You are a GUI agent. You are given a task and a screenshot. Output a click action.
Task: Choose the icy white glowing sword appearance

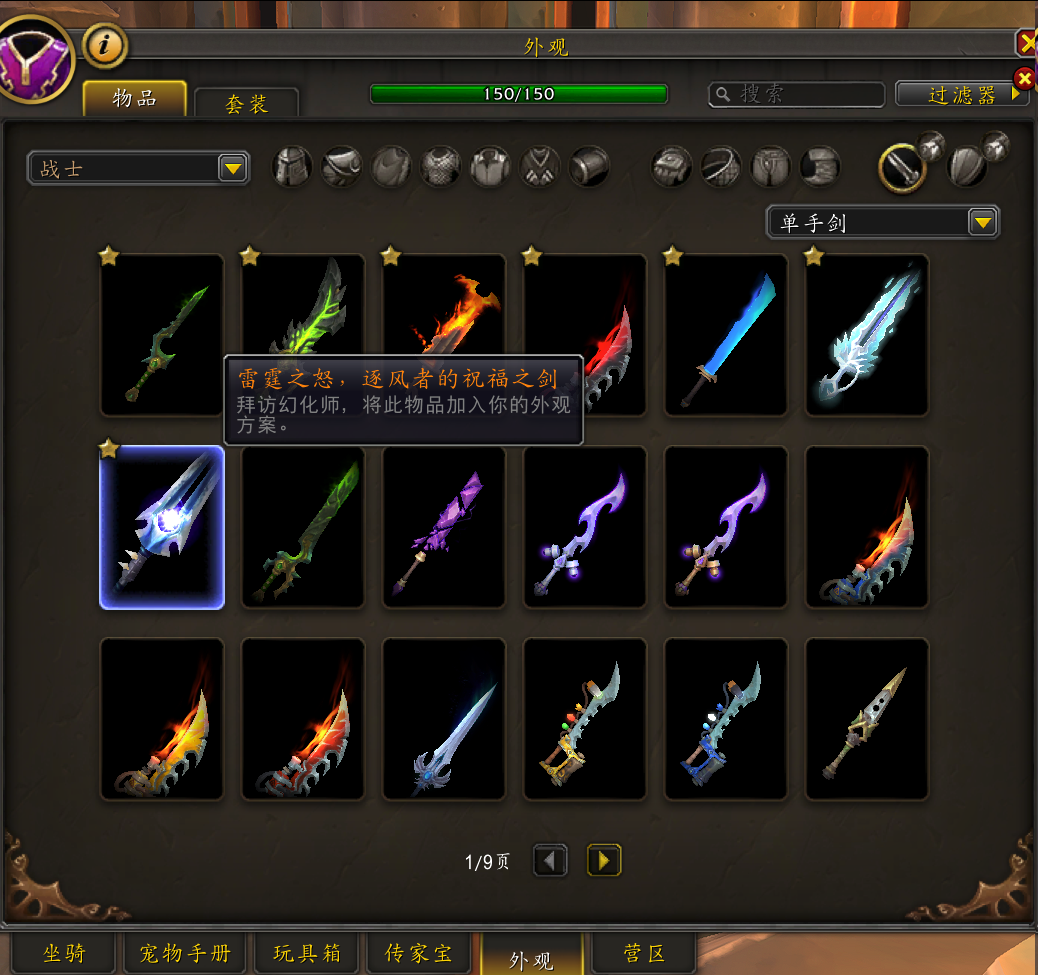867,335
